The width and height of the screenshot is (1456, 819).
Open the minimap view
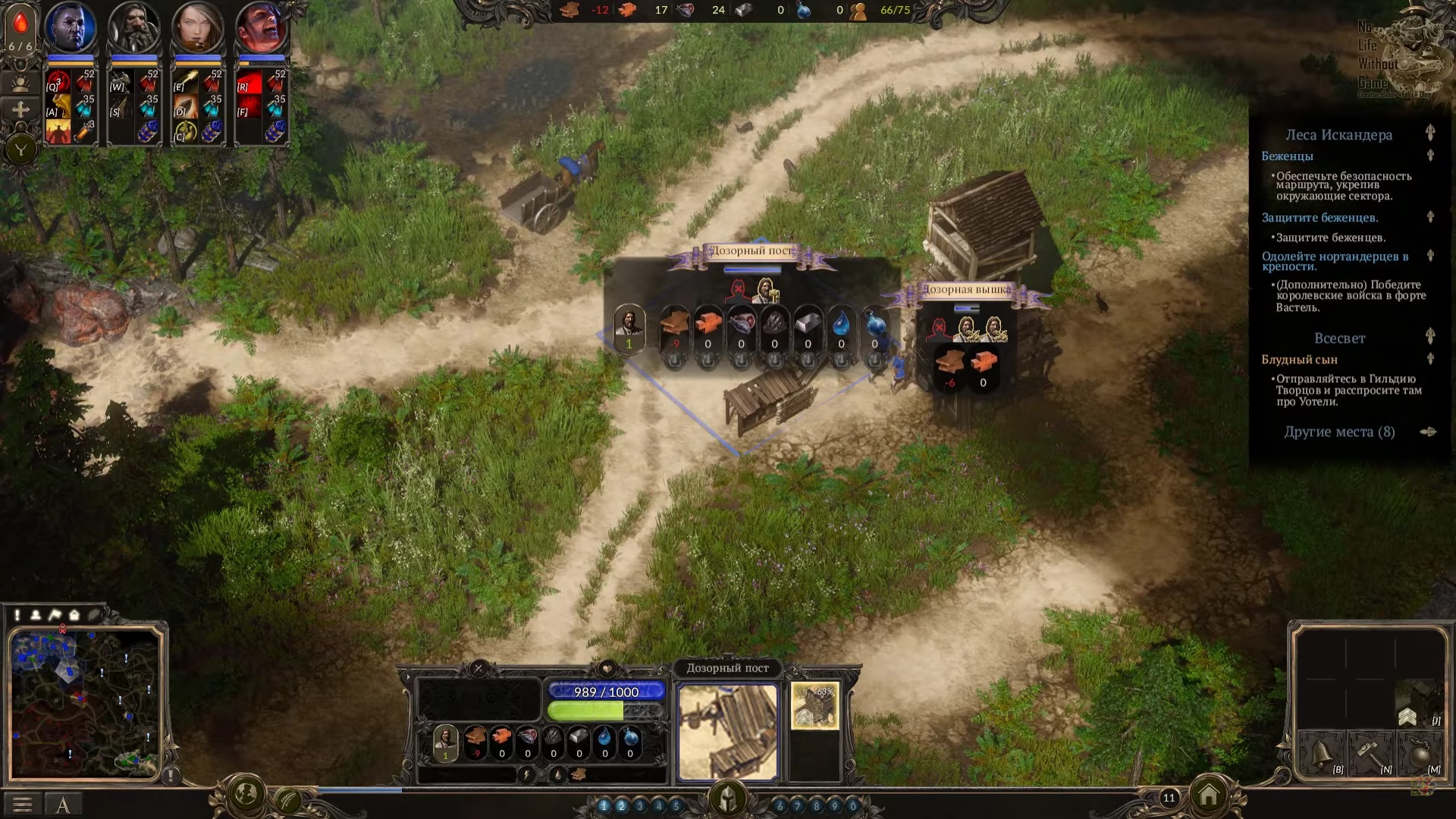pos(86,703)
